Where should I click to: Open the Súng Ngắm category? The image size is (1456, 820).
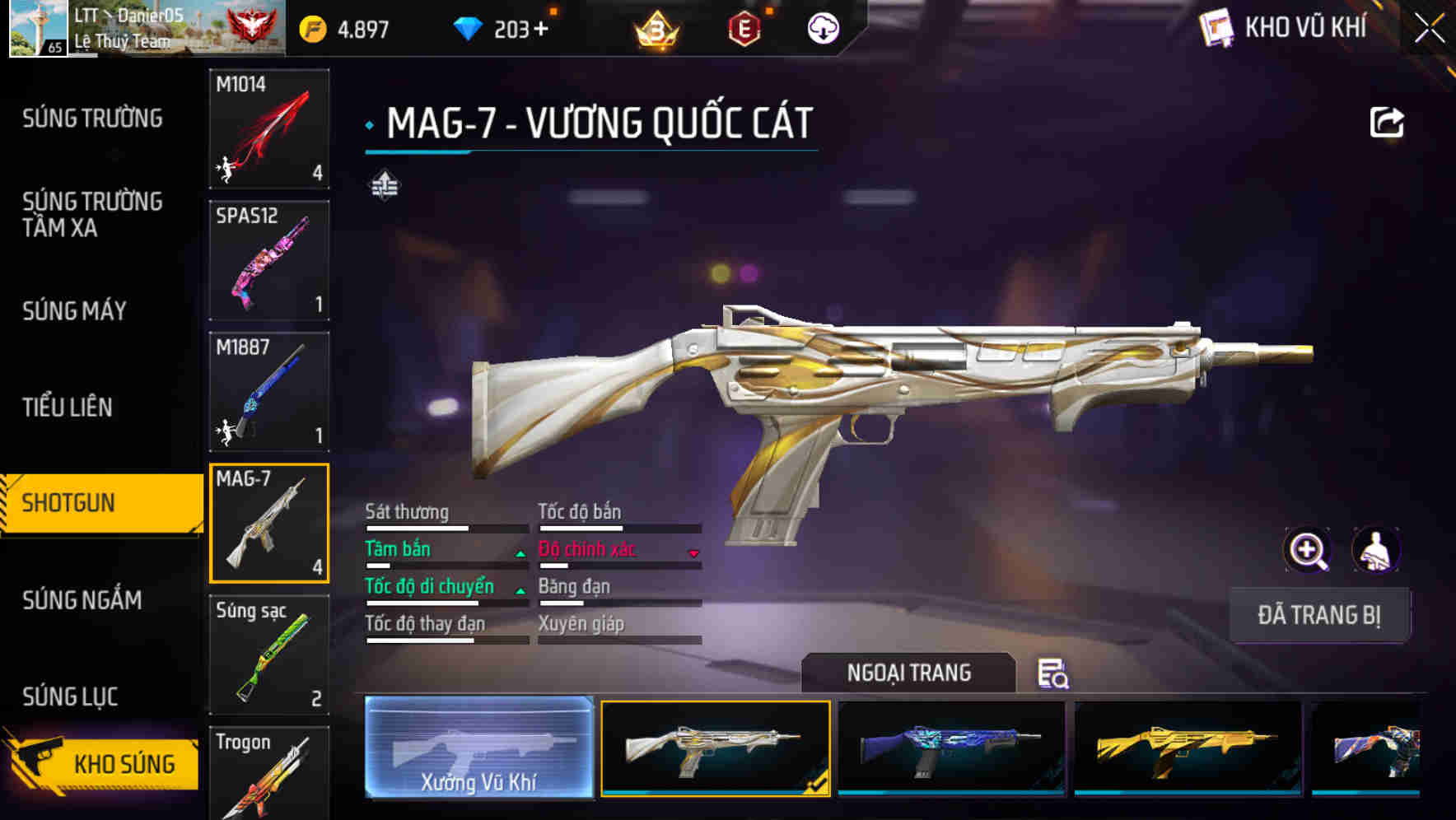[82, 600]
